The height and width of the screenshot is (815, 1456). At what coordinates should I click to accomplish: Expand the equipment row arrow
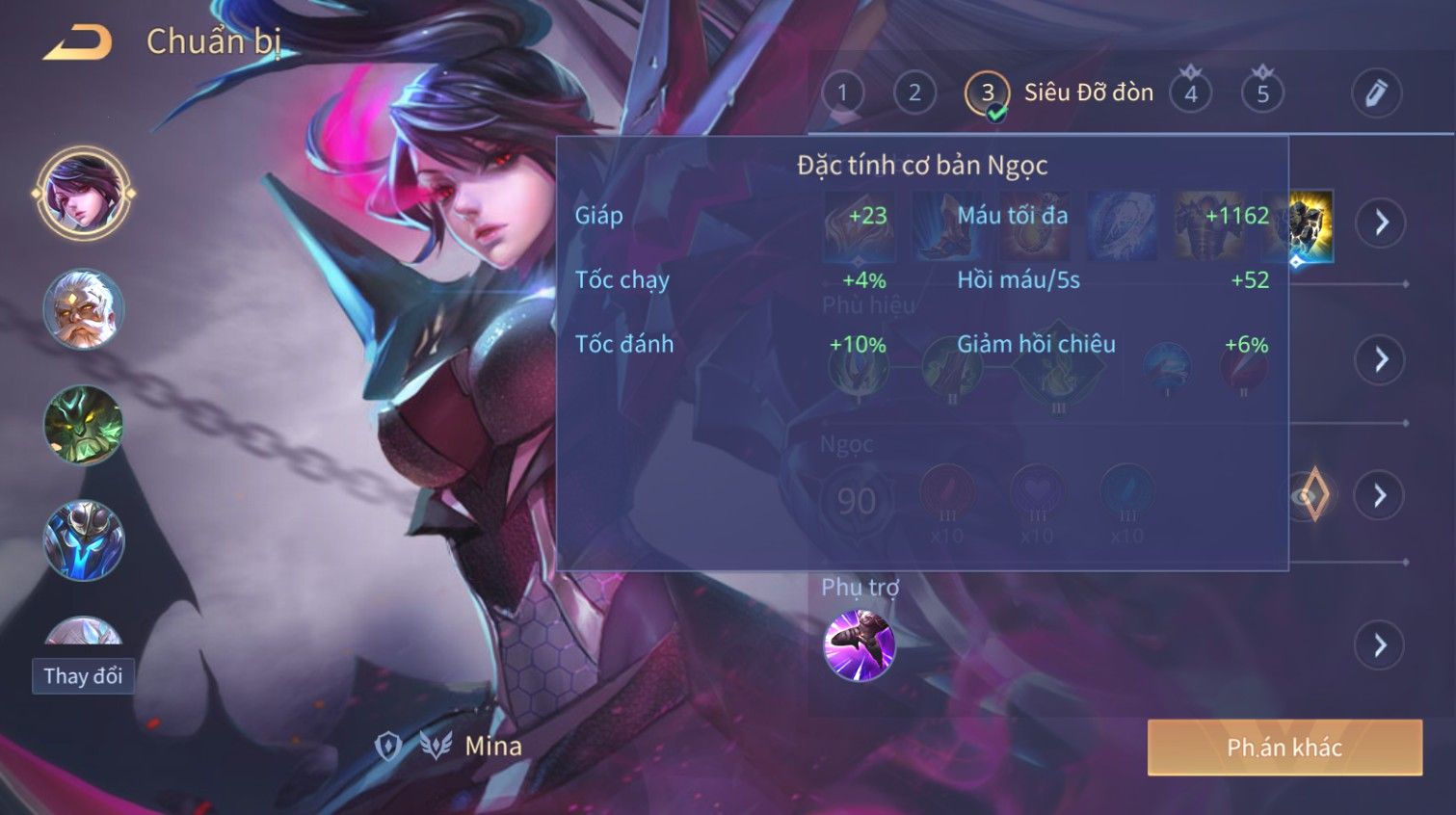1381,223
